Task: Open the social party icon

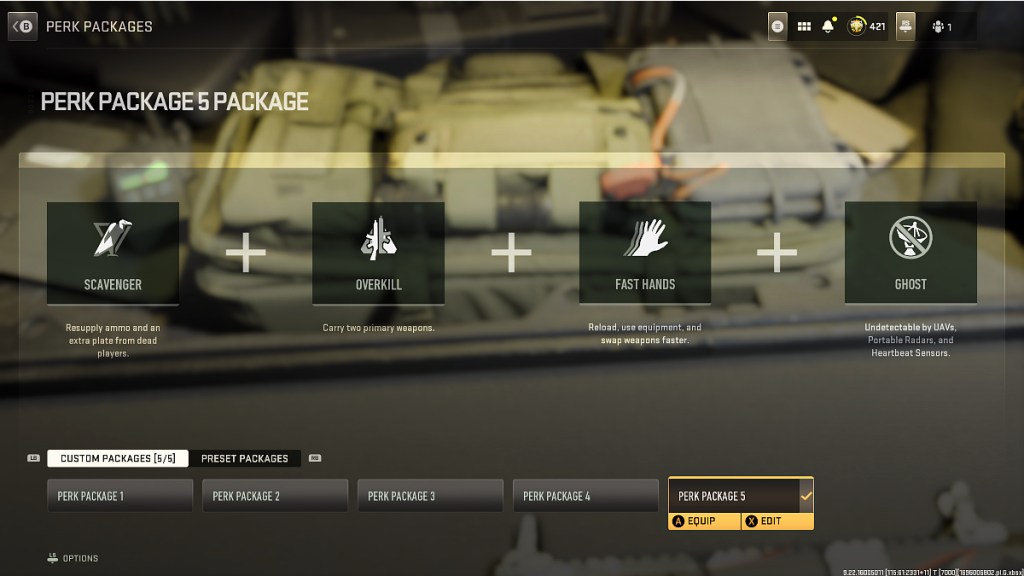Action: [942, 26]
